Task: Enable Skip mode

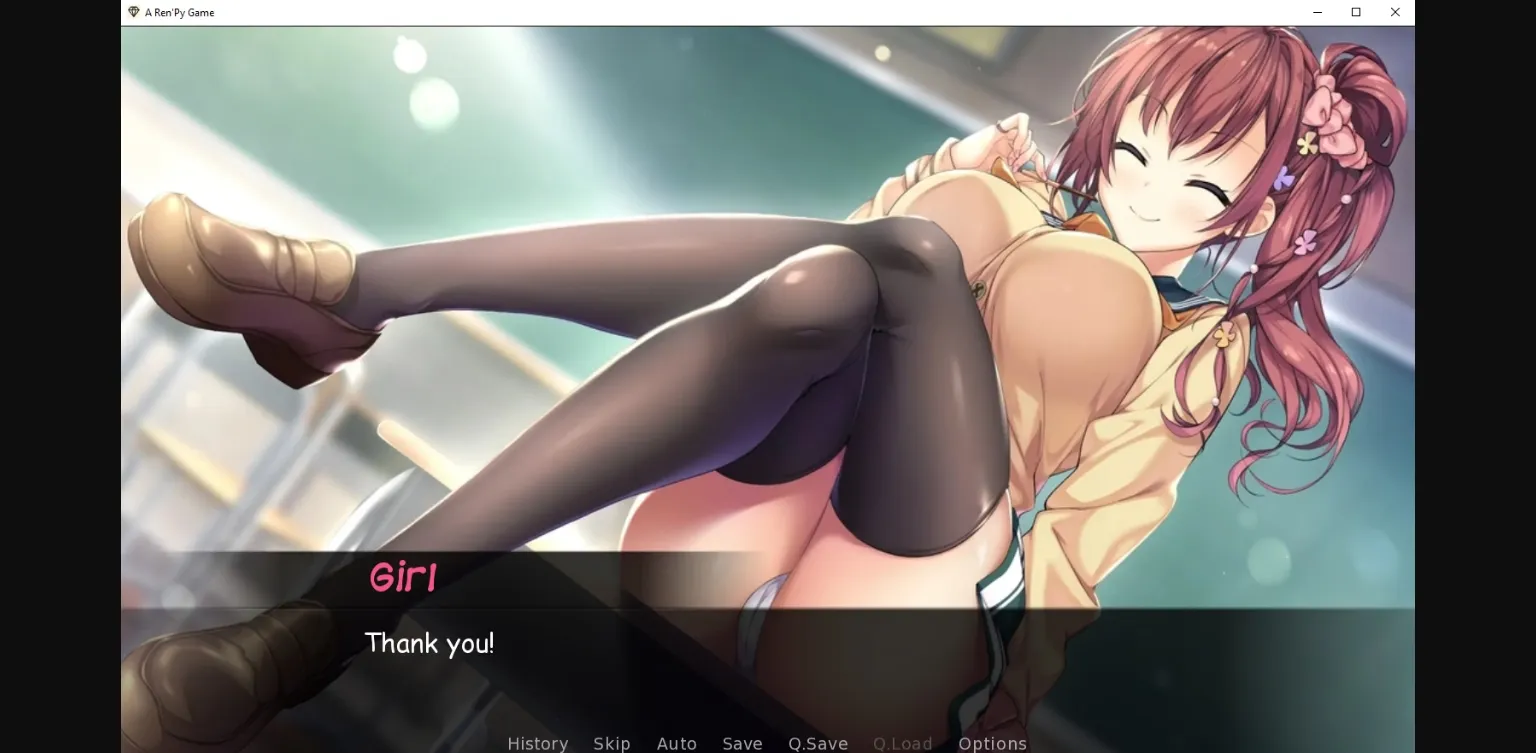Action: 612,744
